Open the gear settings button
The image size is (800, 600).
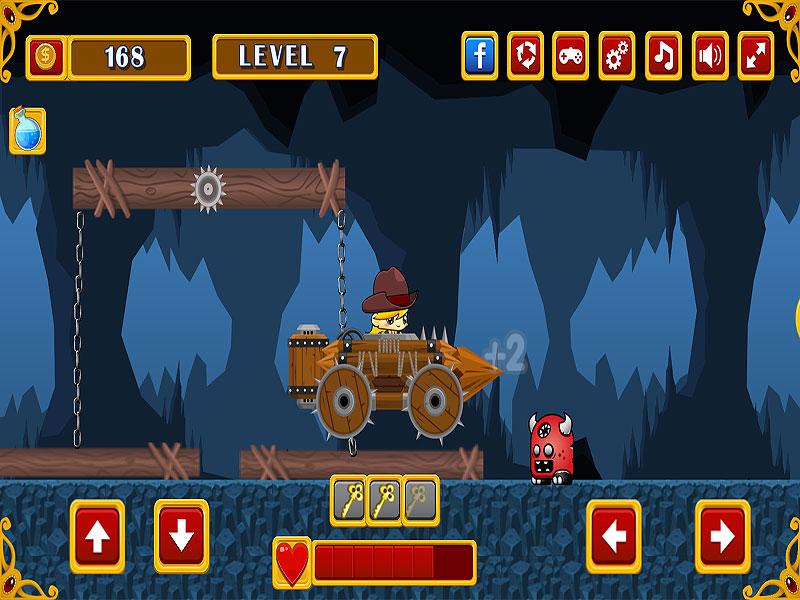point(617,56)
